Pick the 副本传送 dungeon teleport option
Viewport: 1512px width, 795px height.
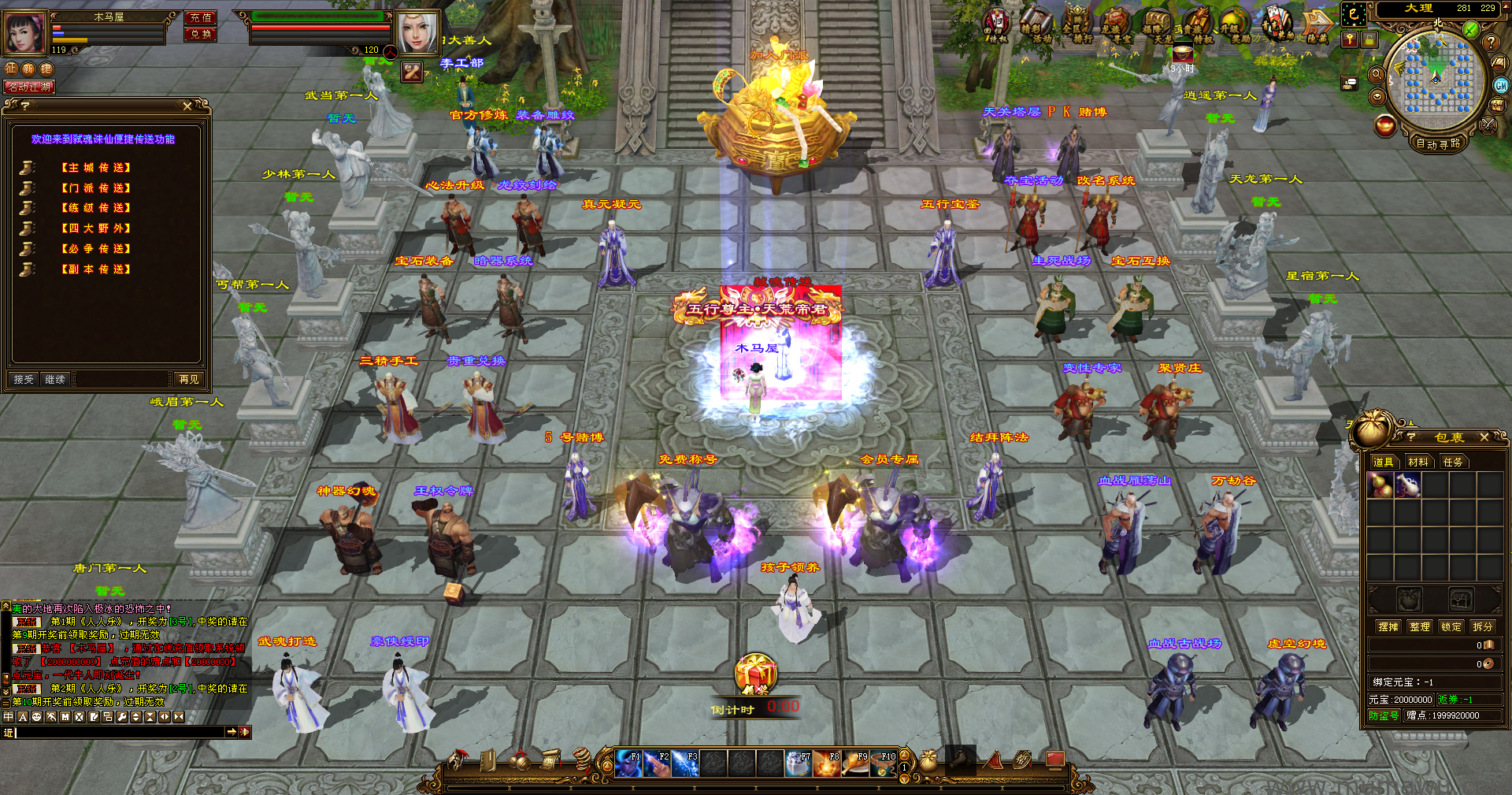[x=96, y=269]
